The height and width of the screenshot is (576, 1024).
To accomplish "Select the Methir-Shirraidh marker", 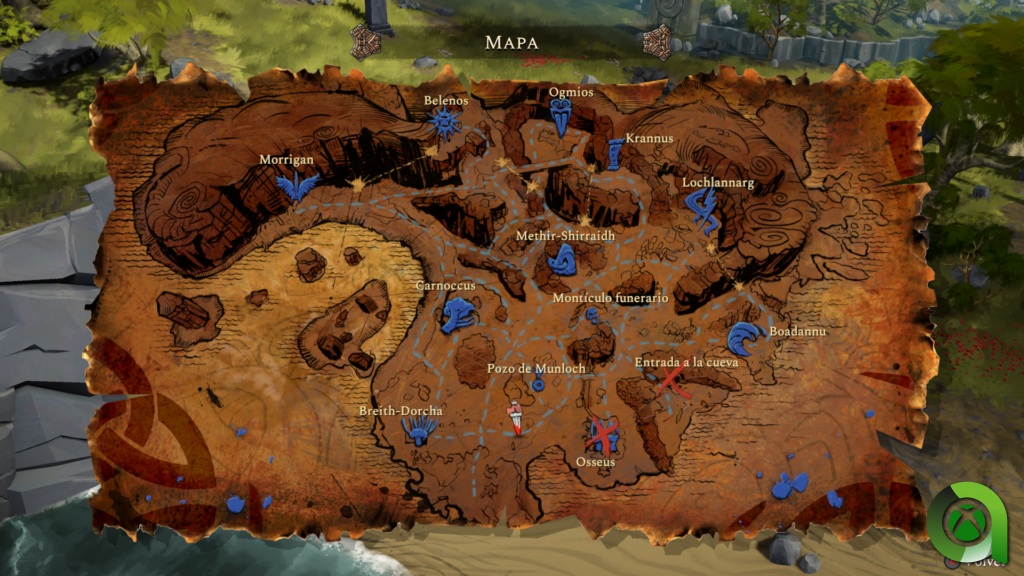I will (560, 260).
